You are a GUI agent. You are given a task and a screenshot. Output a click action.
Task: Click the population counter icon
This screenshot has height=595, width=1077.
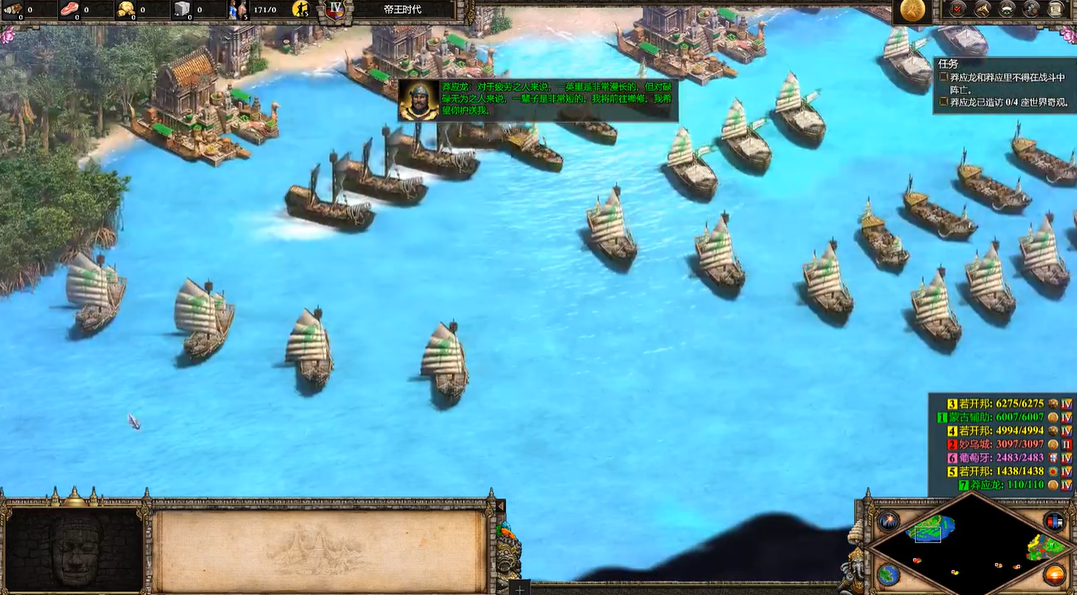coord(239,11)
